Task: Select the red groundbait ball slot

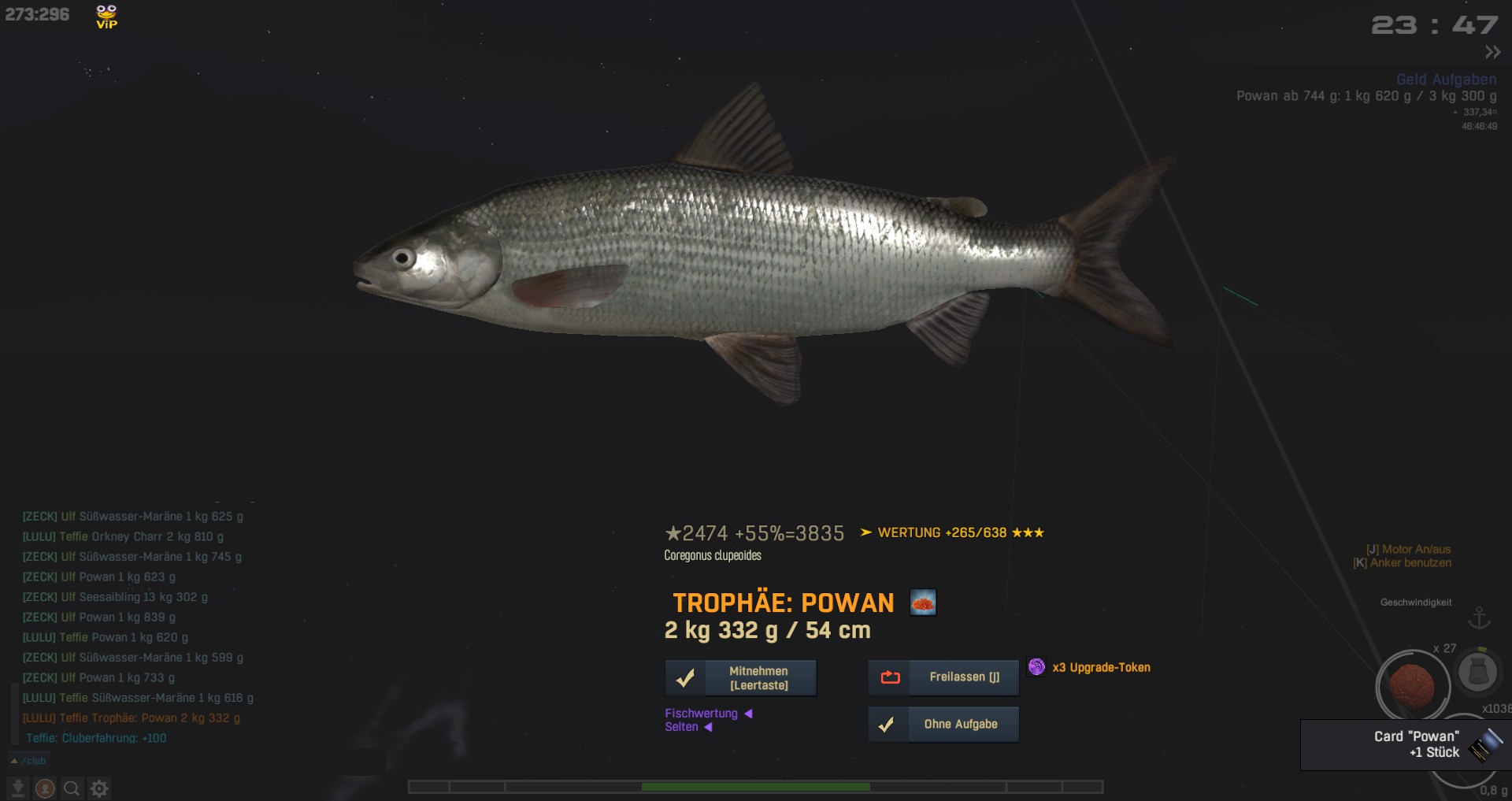Action: coord(1411,684)
